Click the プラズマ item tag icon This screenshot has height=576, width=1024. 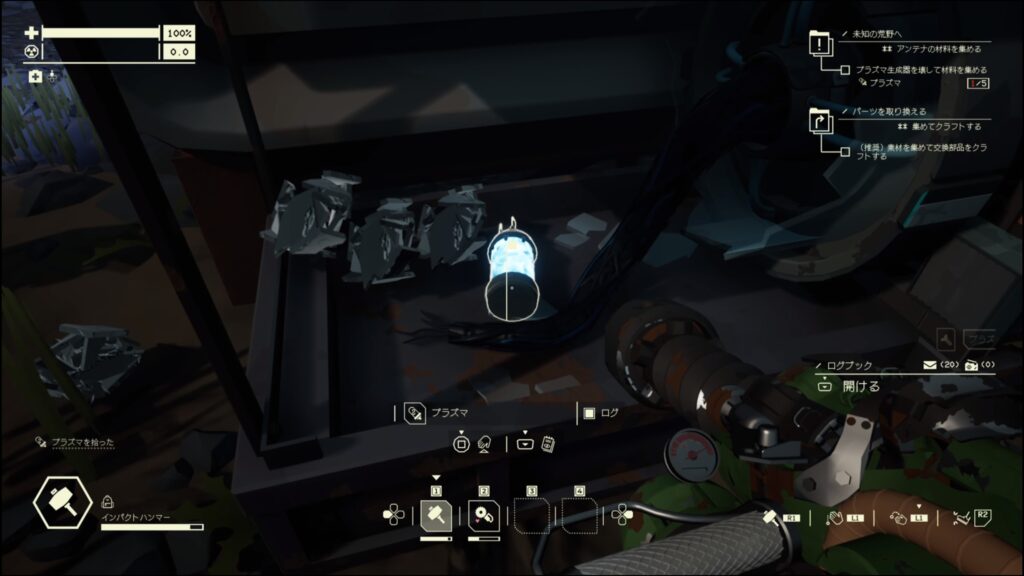click(415, 413)
